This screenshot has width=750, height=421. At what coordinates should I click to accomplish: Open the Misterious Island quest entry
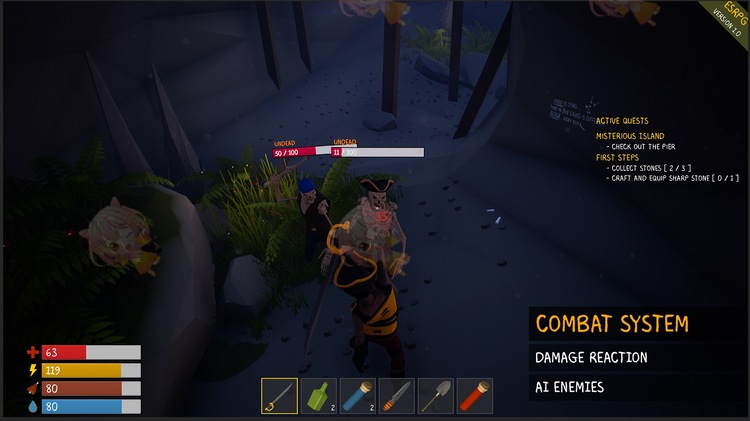point(630,136)
